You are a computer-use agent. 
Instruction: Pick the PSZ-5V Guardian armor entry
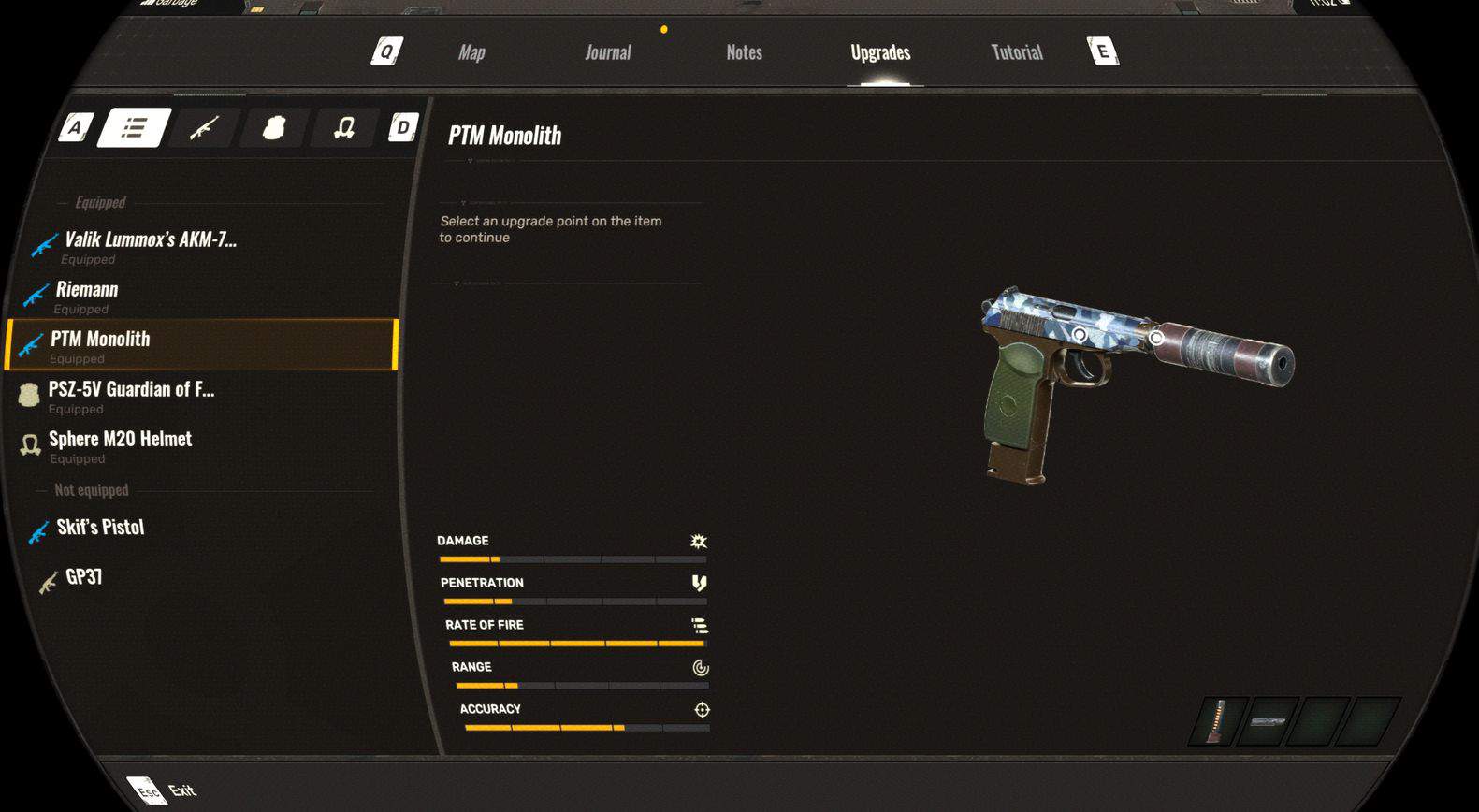point(131,395)
